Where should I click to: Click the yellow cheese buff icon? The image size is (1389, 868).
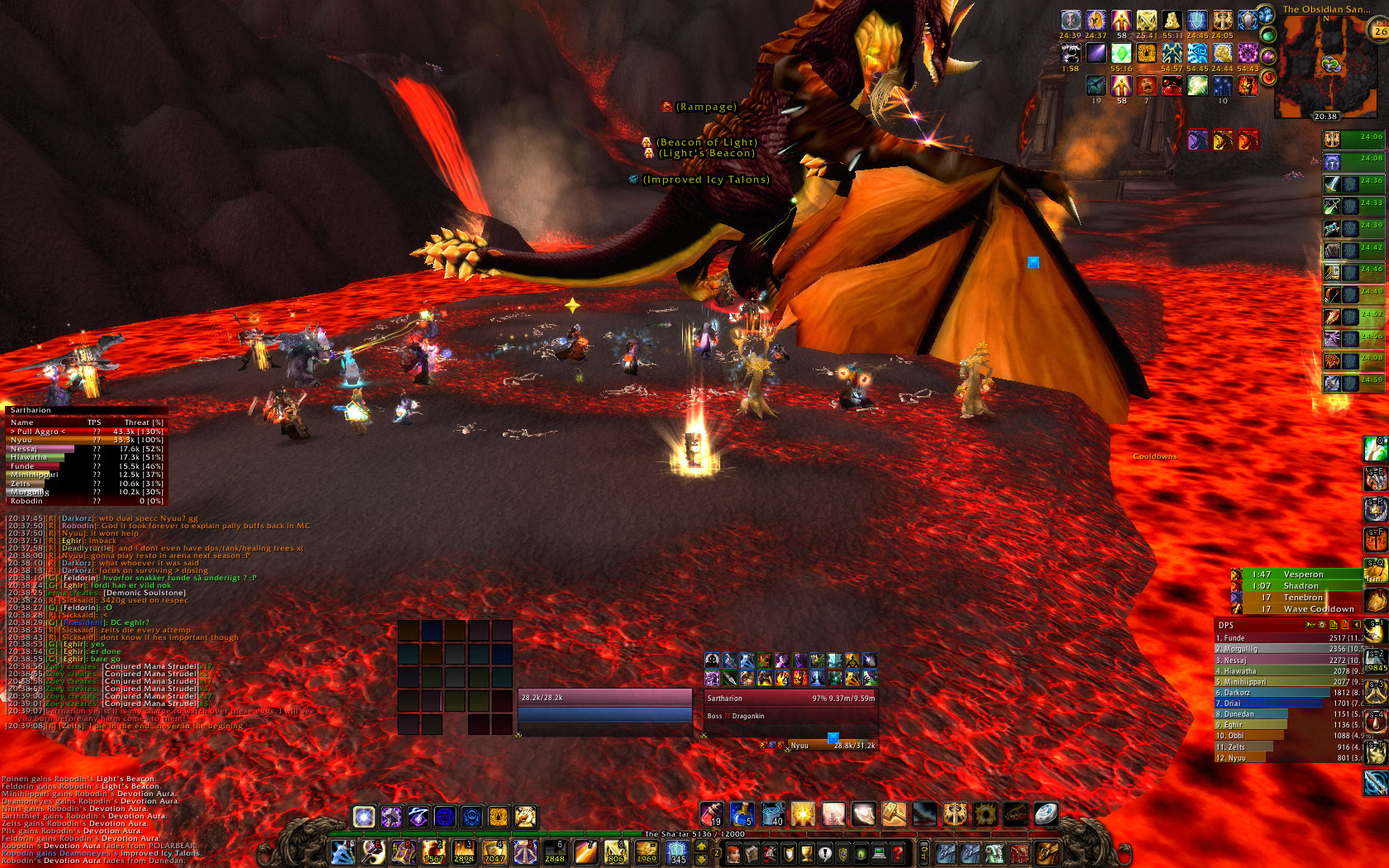click(x=1172, y=21)
